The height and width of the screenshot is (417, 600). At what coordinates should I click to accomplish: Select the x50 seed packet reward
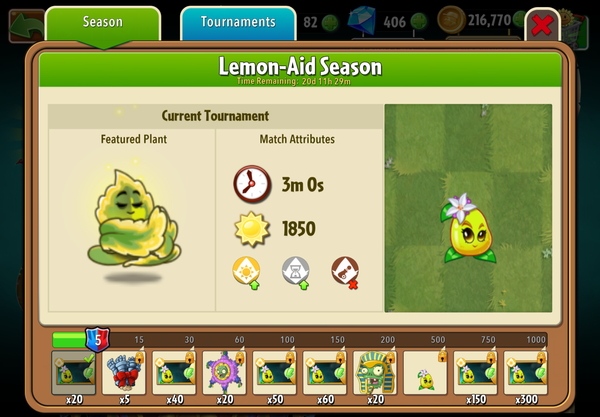point(274,374)
